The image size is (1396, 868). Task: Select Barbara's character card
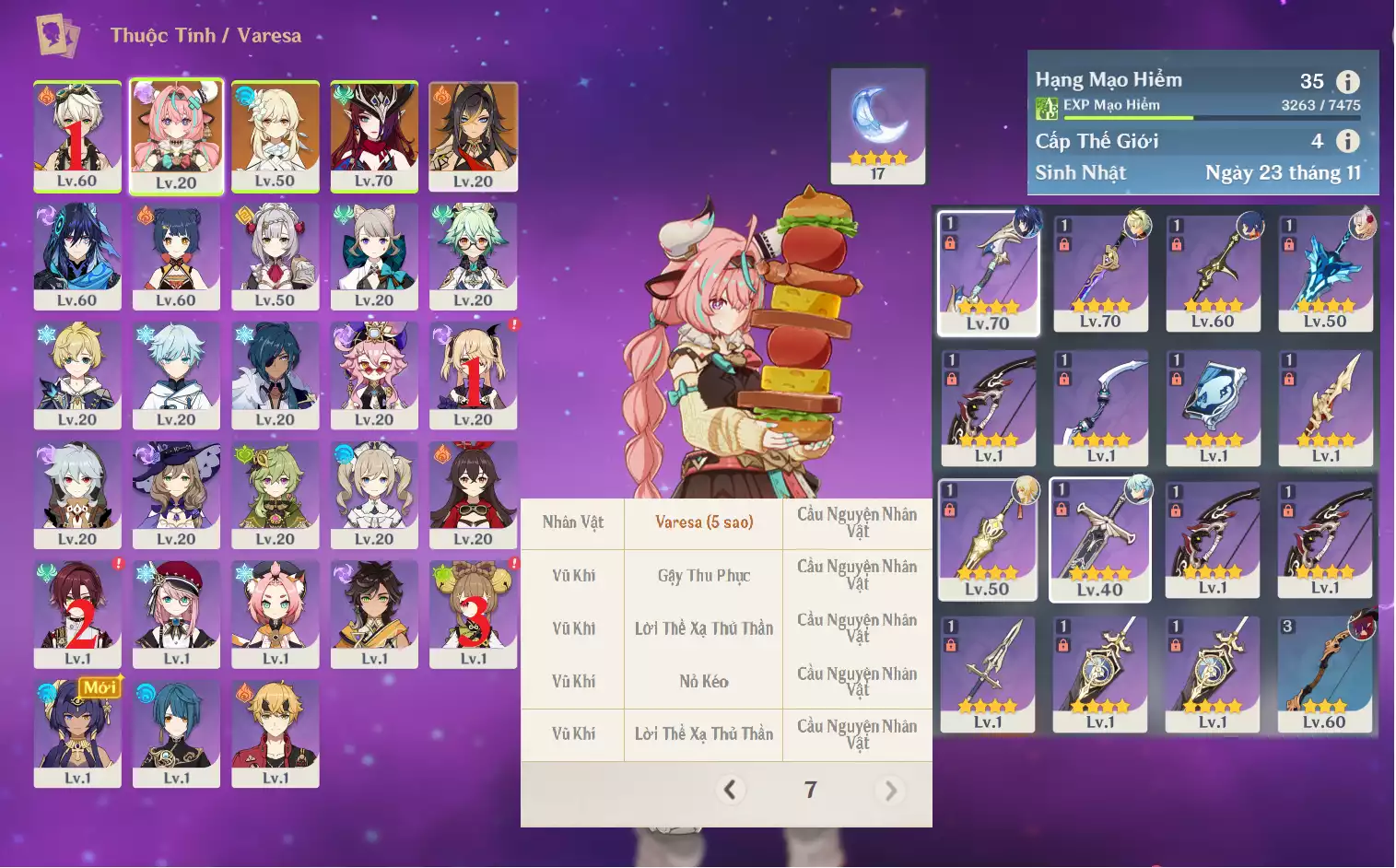(374, 495)
